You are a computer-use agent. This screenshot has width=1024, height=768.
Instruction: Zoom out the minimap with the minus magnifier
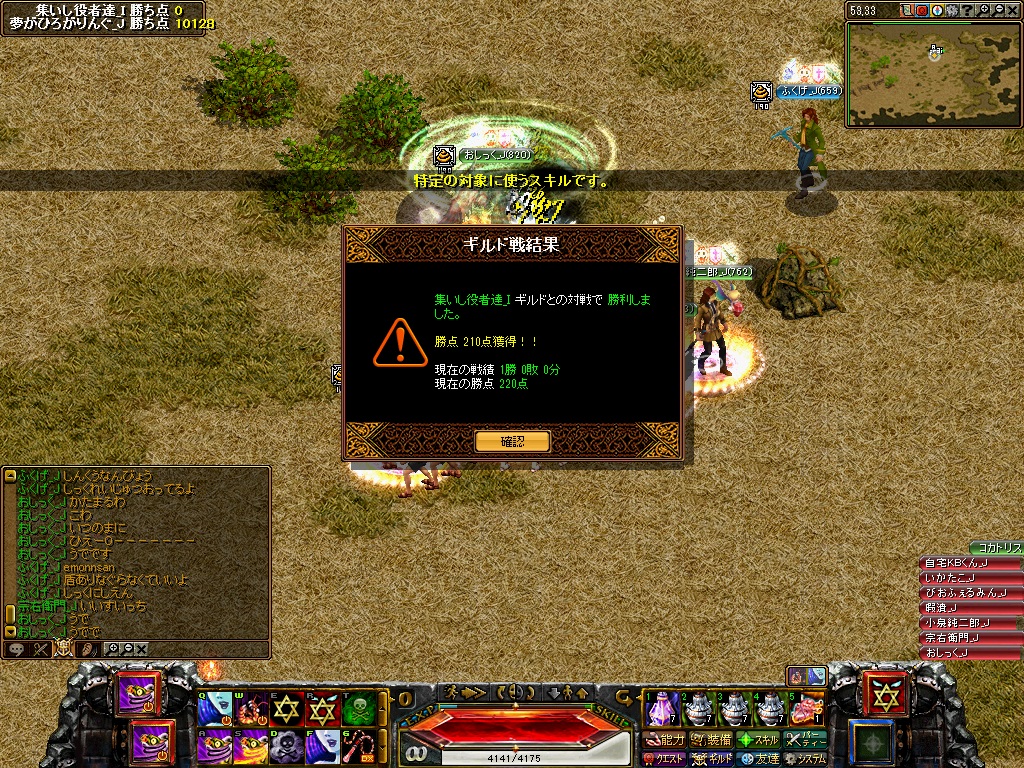click(999, 10)
